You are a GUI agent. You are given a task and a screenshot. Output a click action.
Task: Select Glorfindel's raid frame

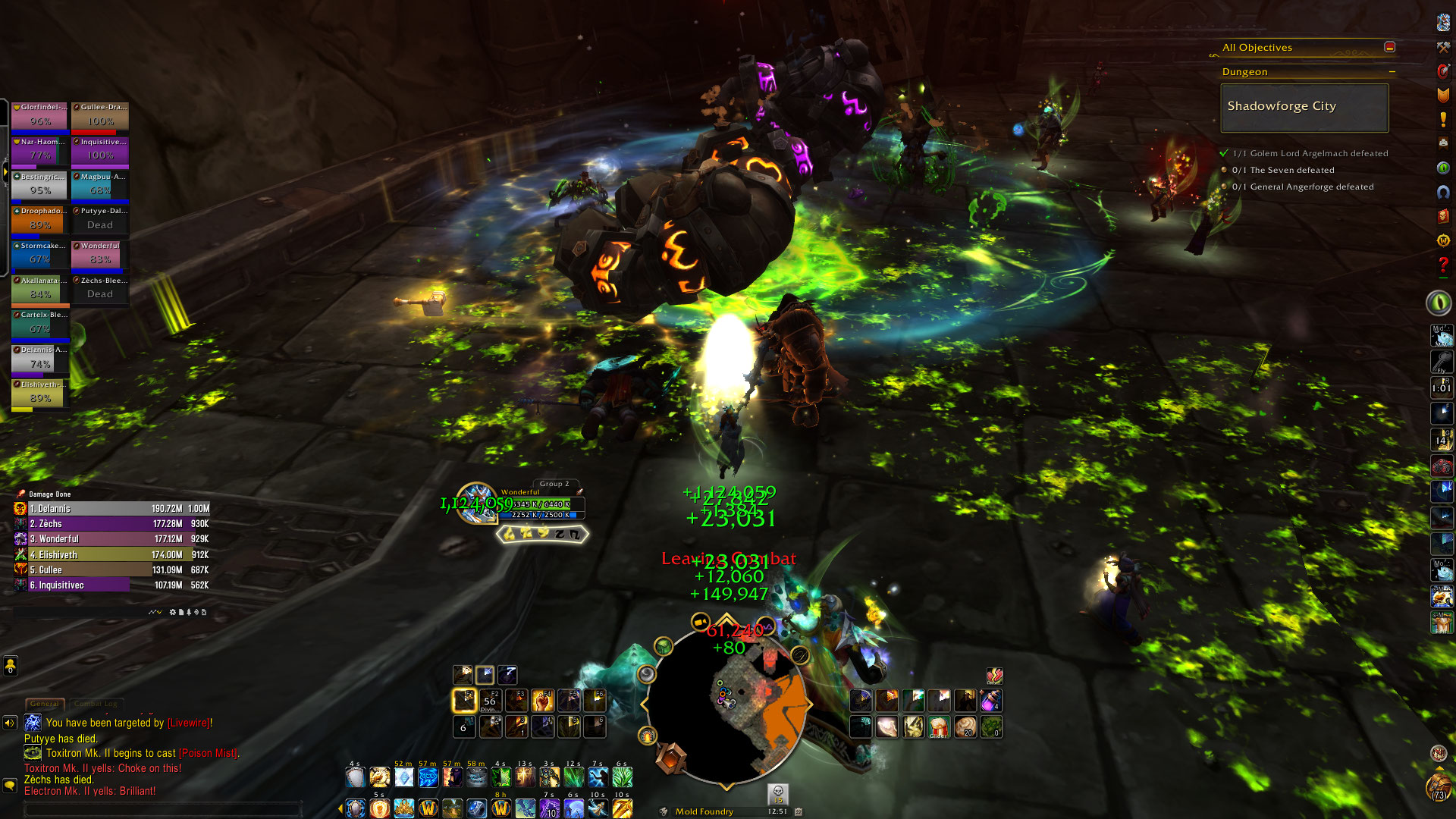[40, 117]
